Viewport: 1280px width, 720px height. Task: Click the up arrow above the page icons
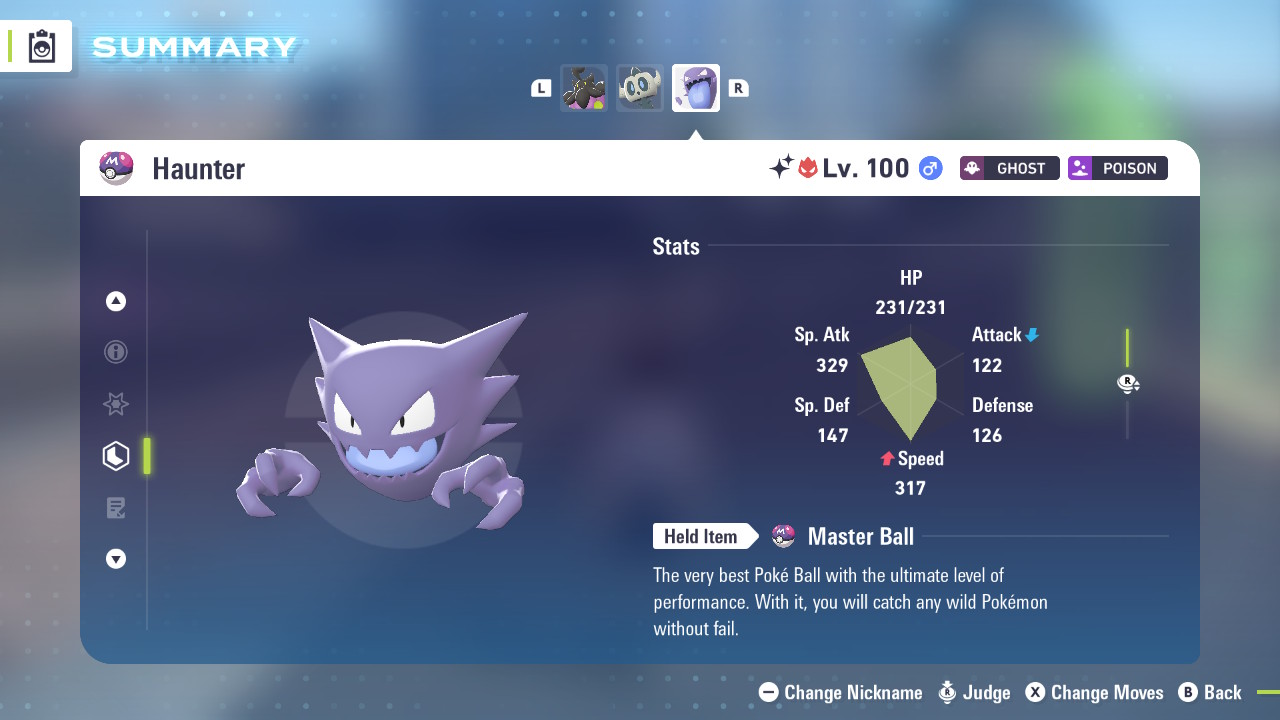(x=116, y=301)
